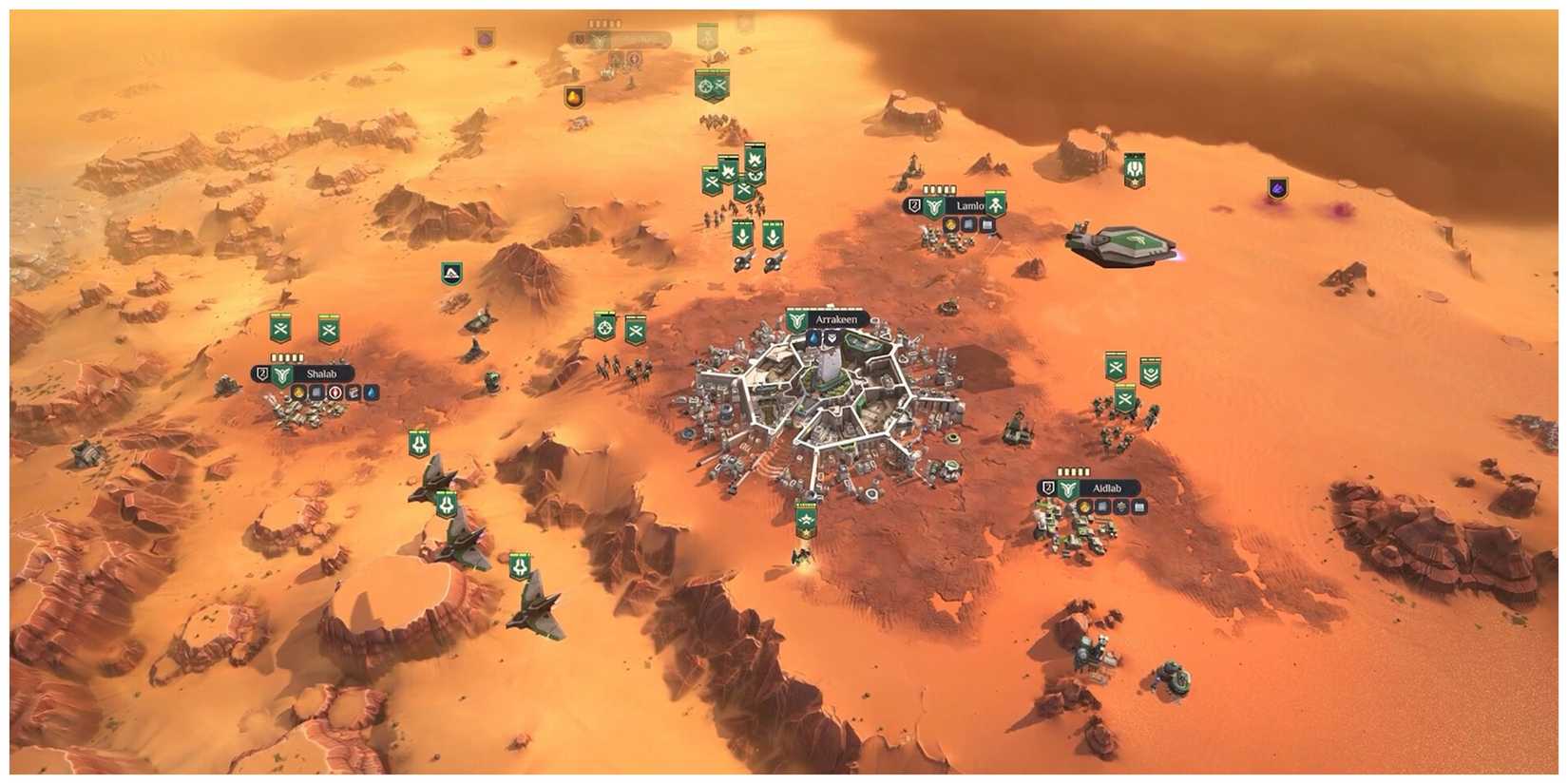This screenshot has height=784, width=1568.
Task: Toggle the garrison pips above Lamlo
Action: (939, 189)
